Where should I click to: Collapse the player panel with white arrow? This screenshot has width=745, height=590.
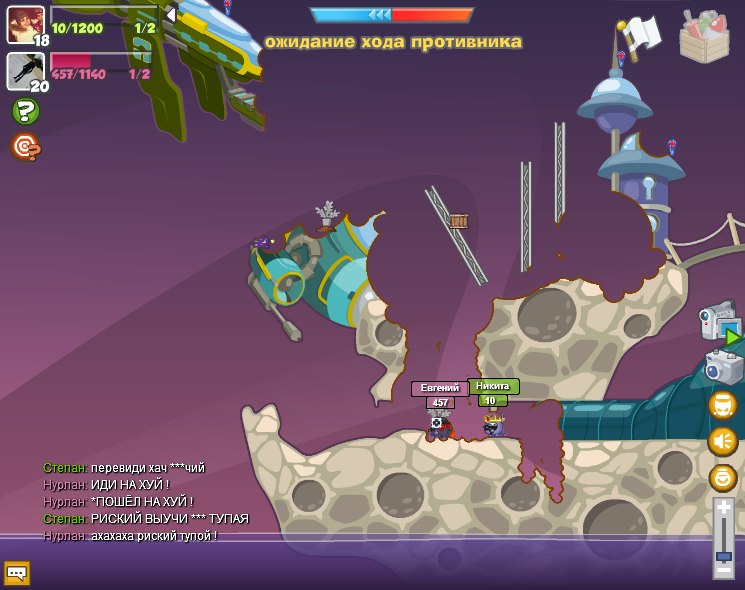tap(171, 15)
